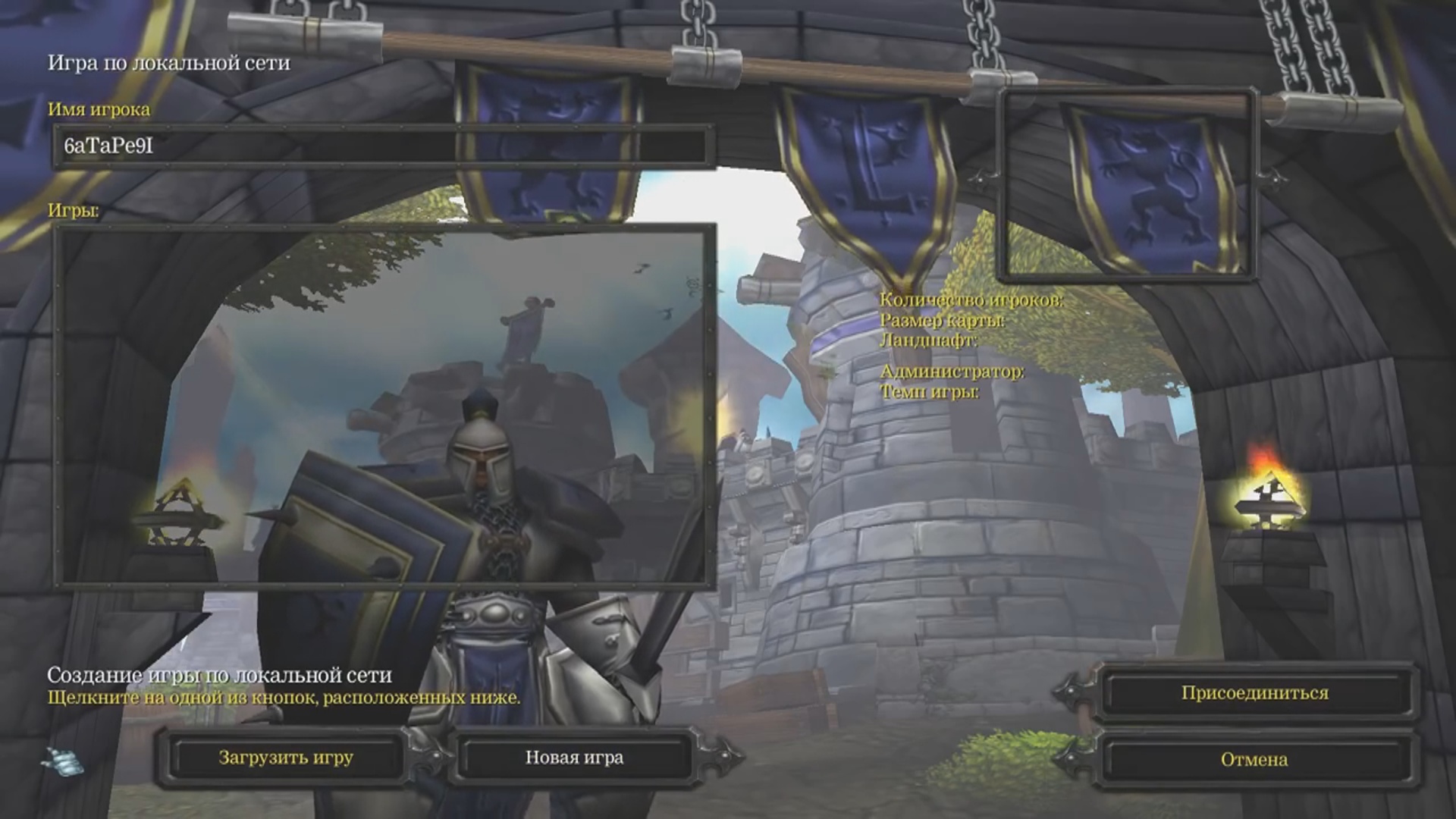Click inside the Игры game list
This screenshot has height=819, width=1456.
tap(384, 406)
